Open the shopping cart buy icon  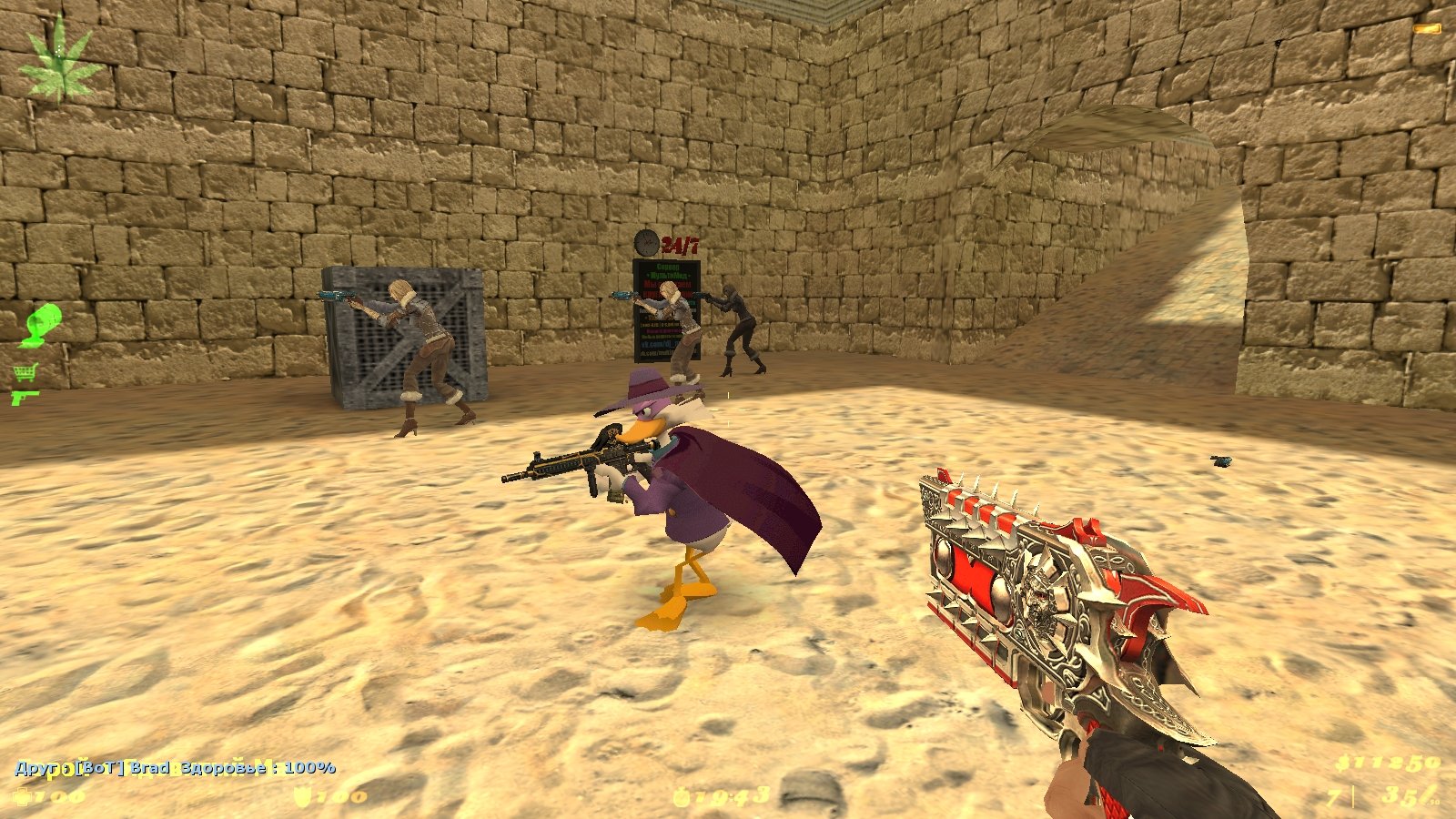[x=25, y=372]
